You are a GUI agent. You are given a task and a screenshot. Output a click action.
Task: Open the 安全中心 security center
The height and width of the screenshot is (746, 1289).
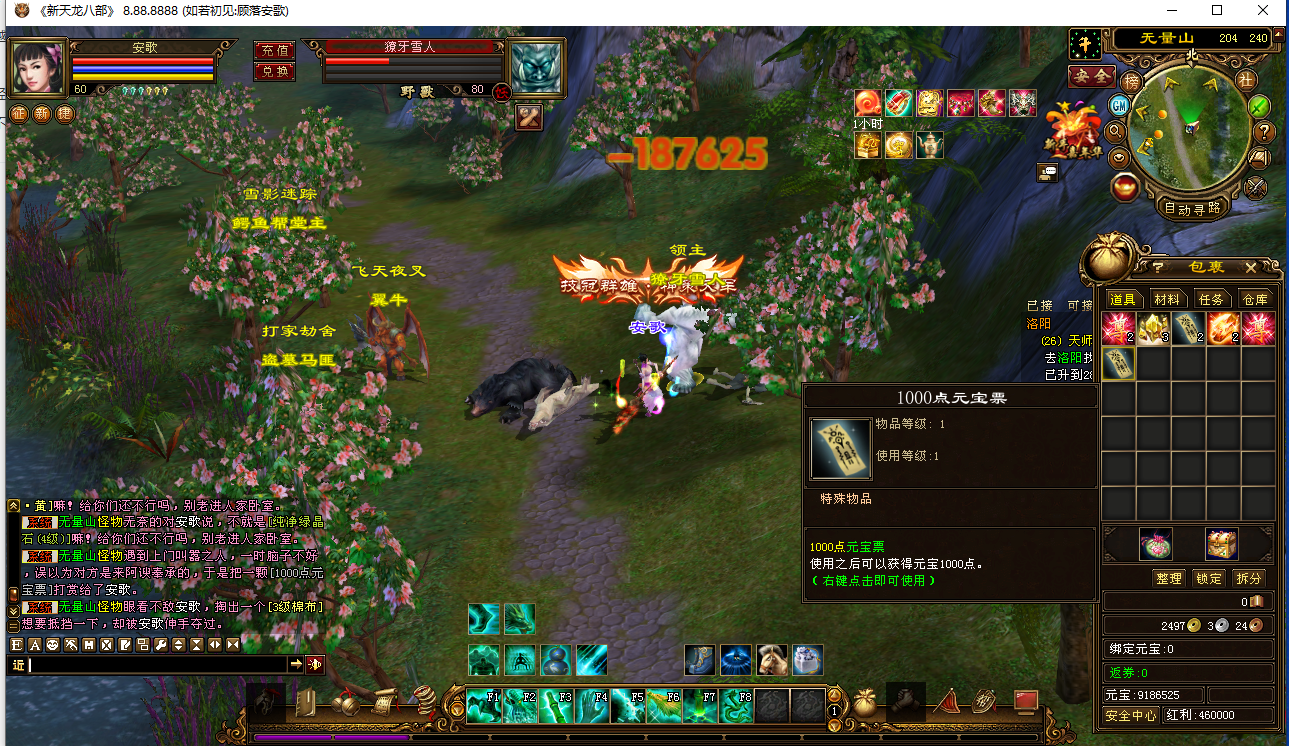pos(1131,716)
